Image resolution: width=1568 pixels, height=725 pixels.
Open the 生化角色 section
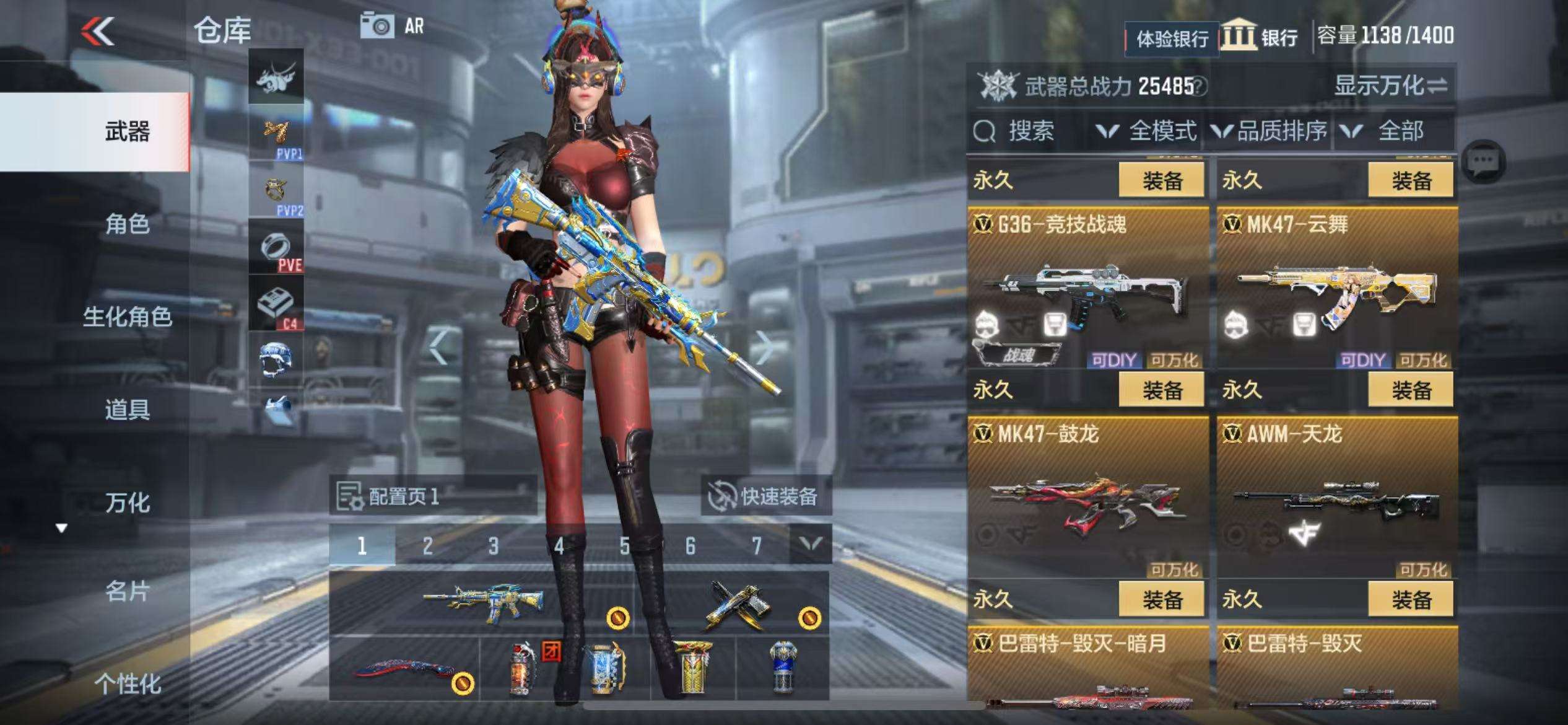(x=127, y=317)
